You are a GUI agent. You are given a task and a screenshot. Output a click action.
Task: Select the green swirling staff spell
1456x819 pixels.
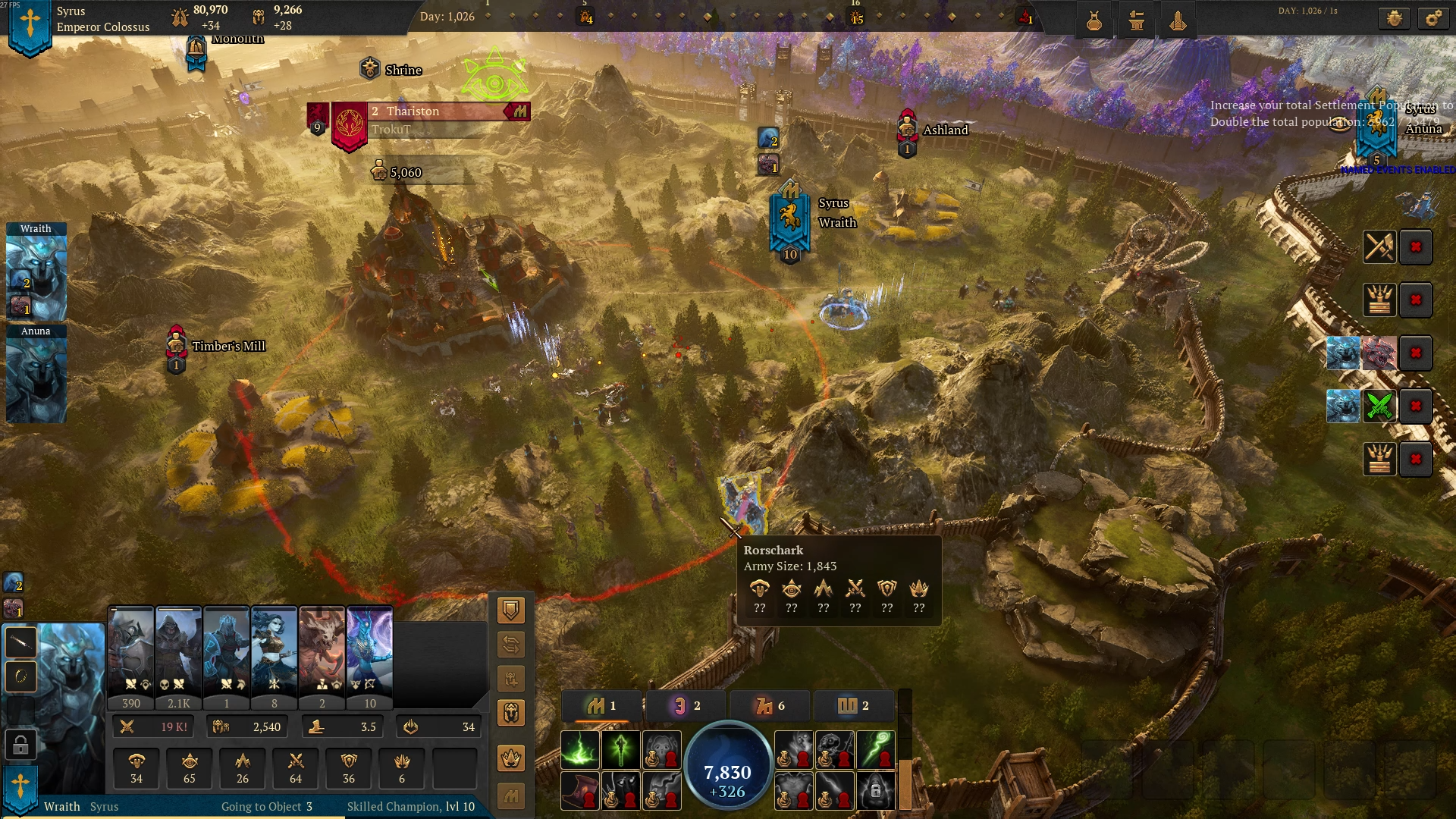pyautogui.click(x=876, y=749)
